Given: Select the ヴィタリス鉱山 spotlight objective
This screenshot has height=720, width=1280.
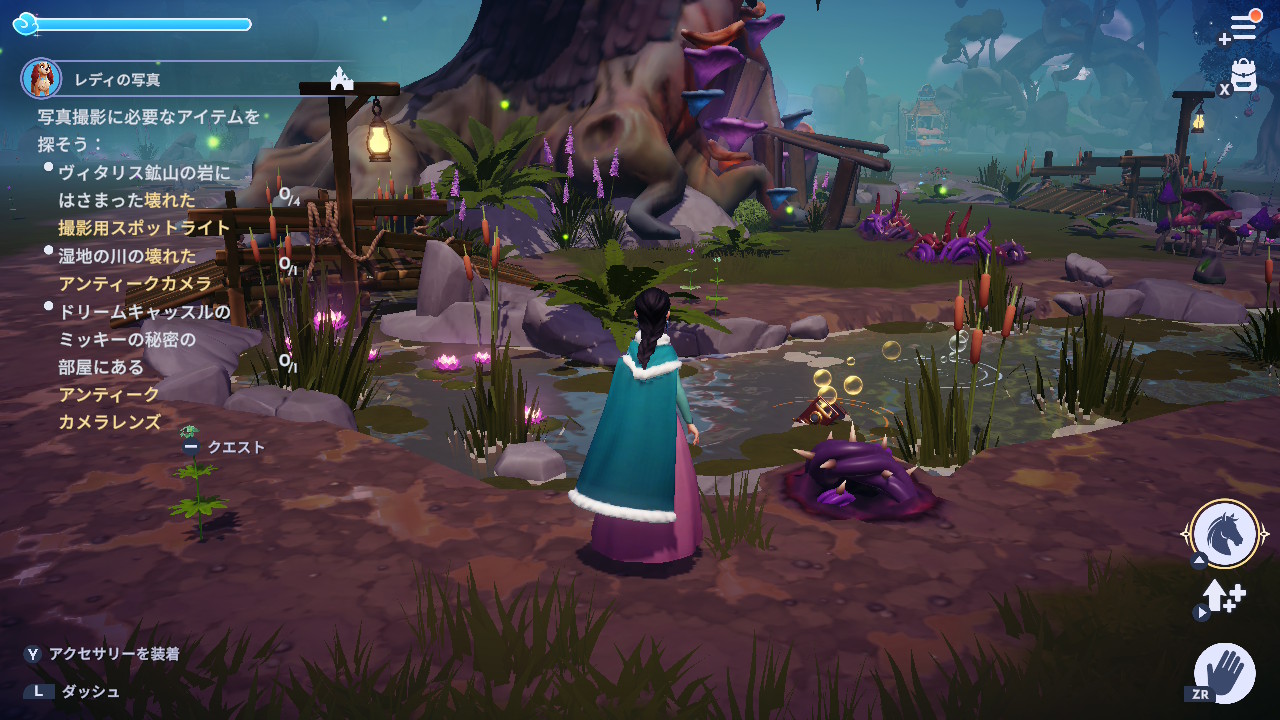Looking at the screenshot, I should point(144,200).
